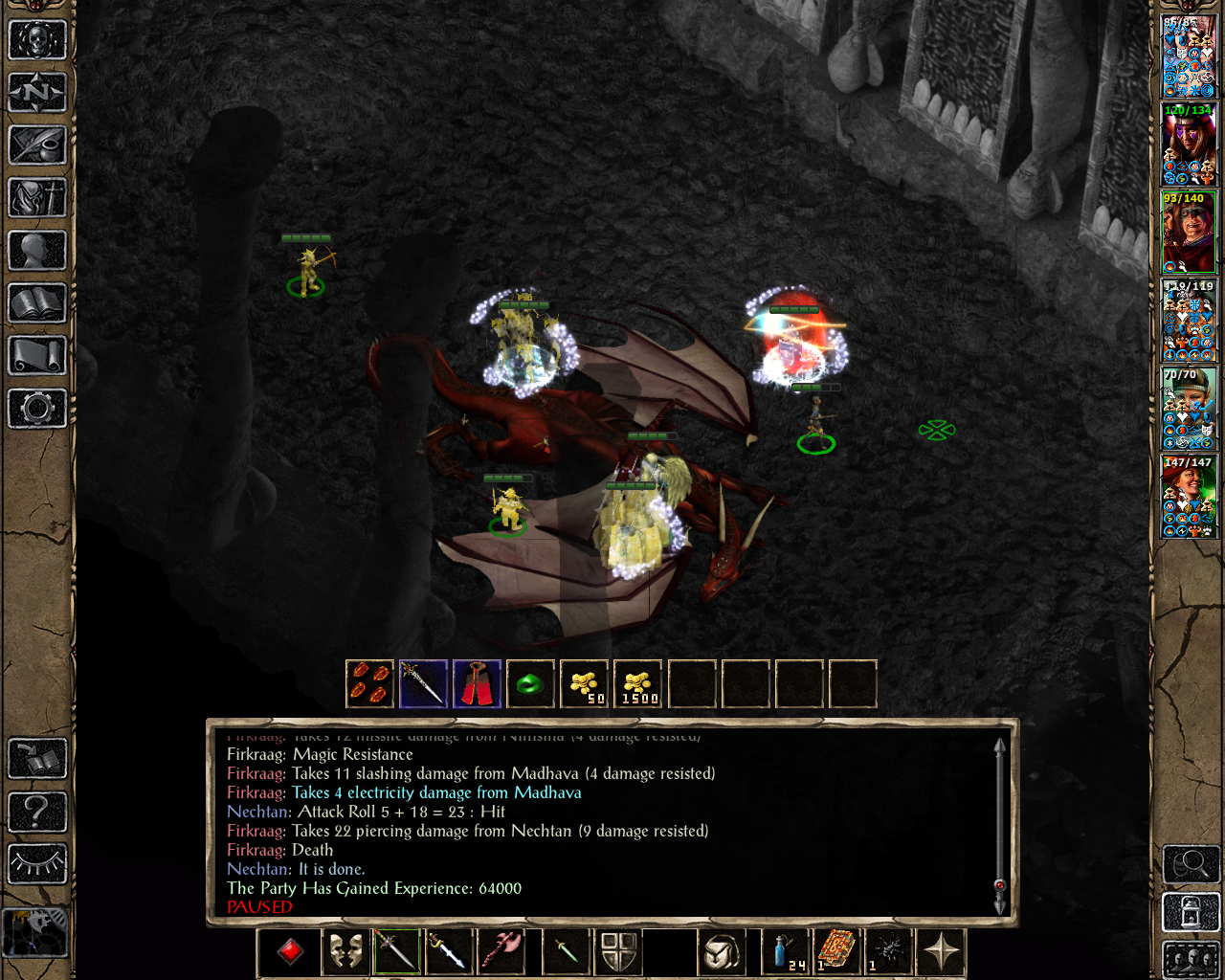Open the character record head silhouette button
Image resolution: width=1225 pixels, height=980 pixels.
click(x=37, y=251)
